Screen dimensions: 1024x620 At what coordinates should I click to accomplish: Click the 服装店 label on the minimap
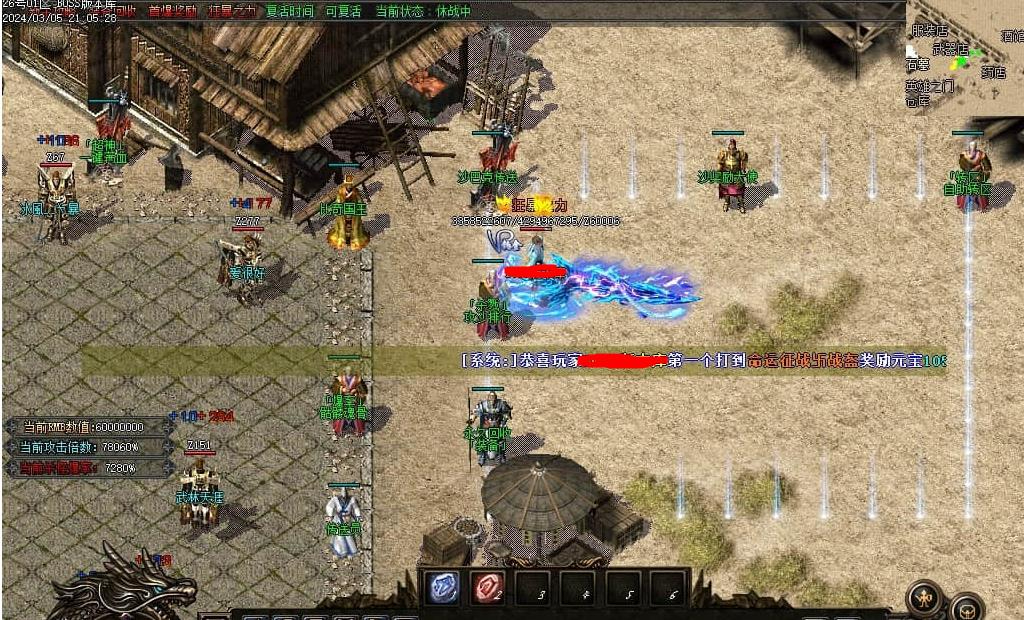click(x=929, y=31)
